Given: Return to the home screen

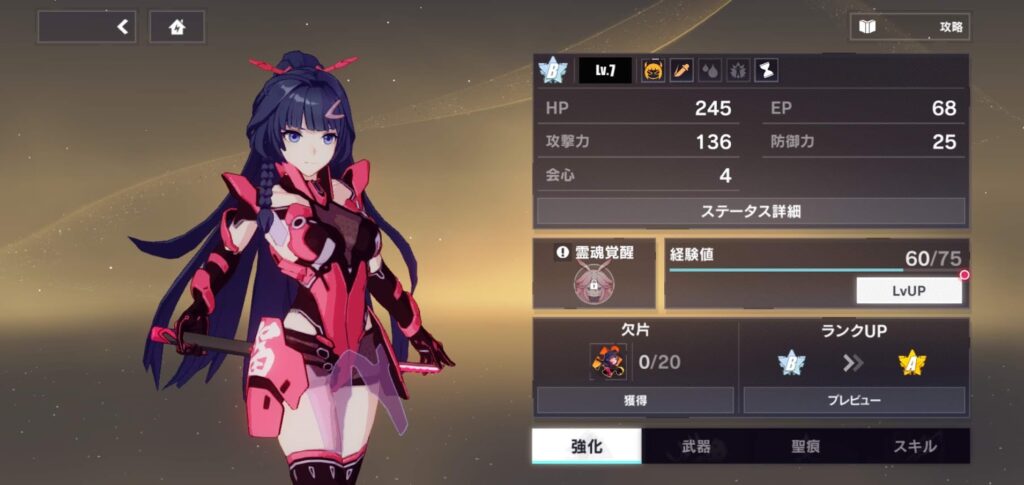Looking at the screenshot, I should pos(177,27).
